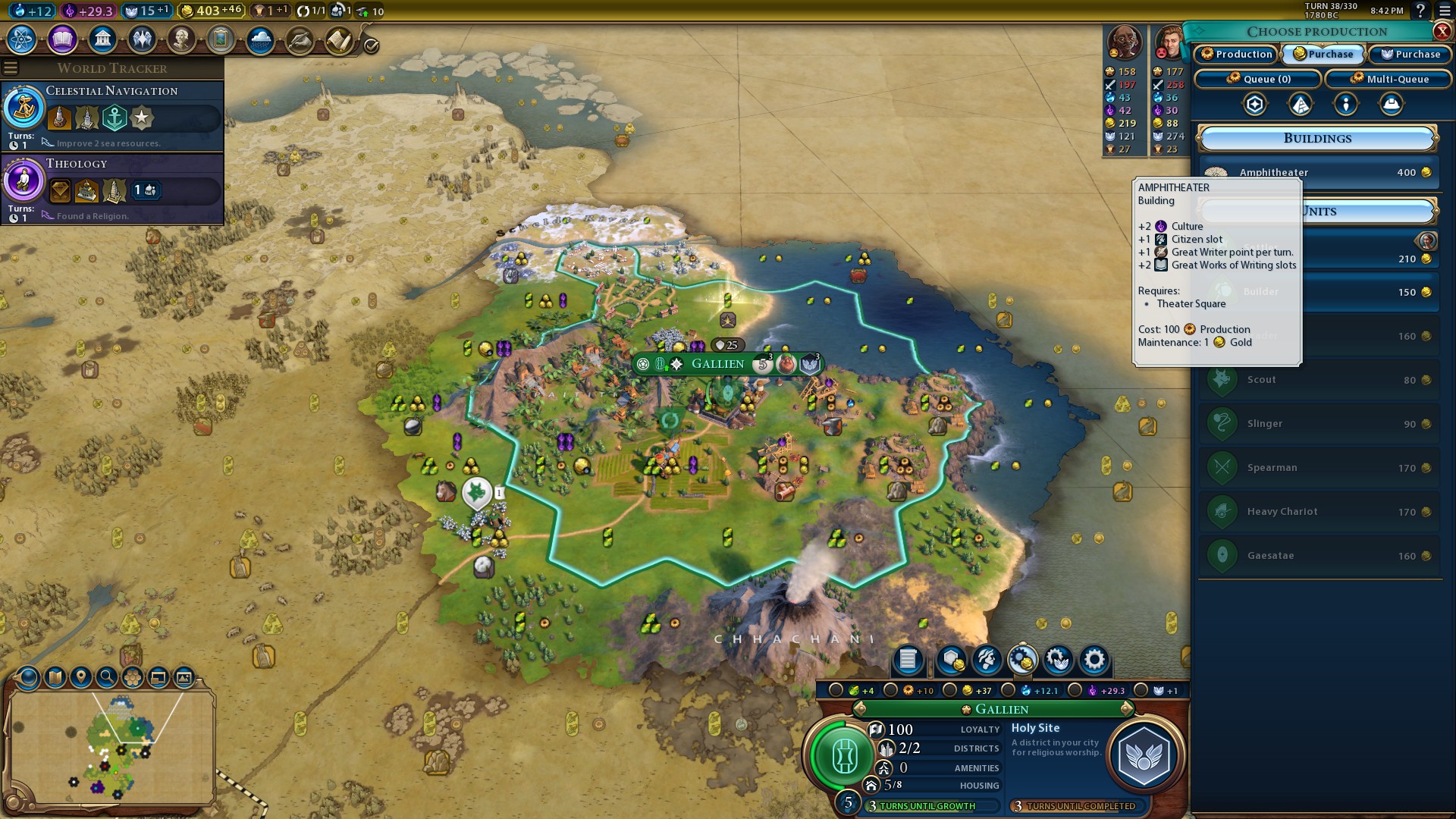Open the technology tree flask icon
This screenshot has height=819, width=1456.
pyautogui.click(x=22, y=39)
